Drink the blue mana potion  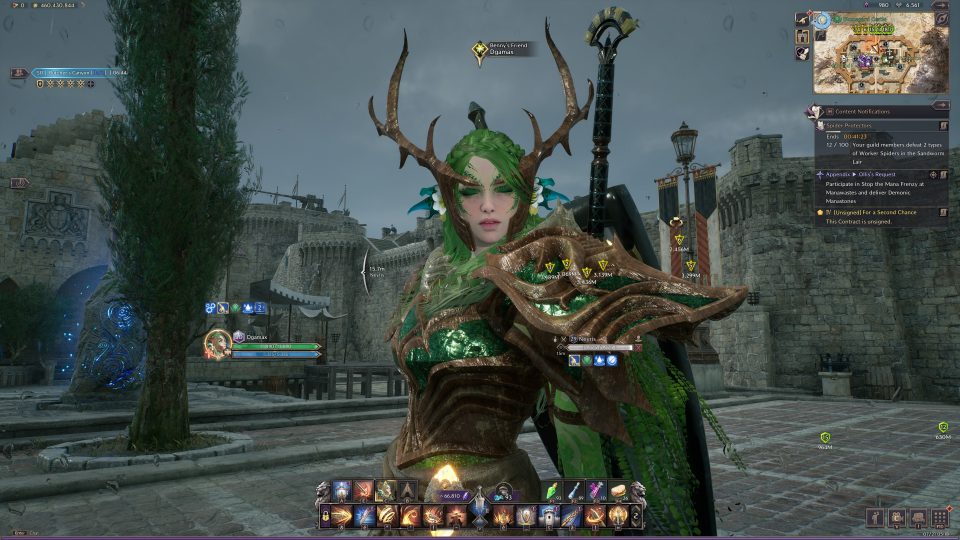pos(573,491)
